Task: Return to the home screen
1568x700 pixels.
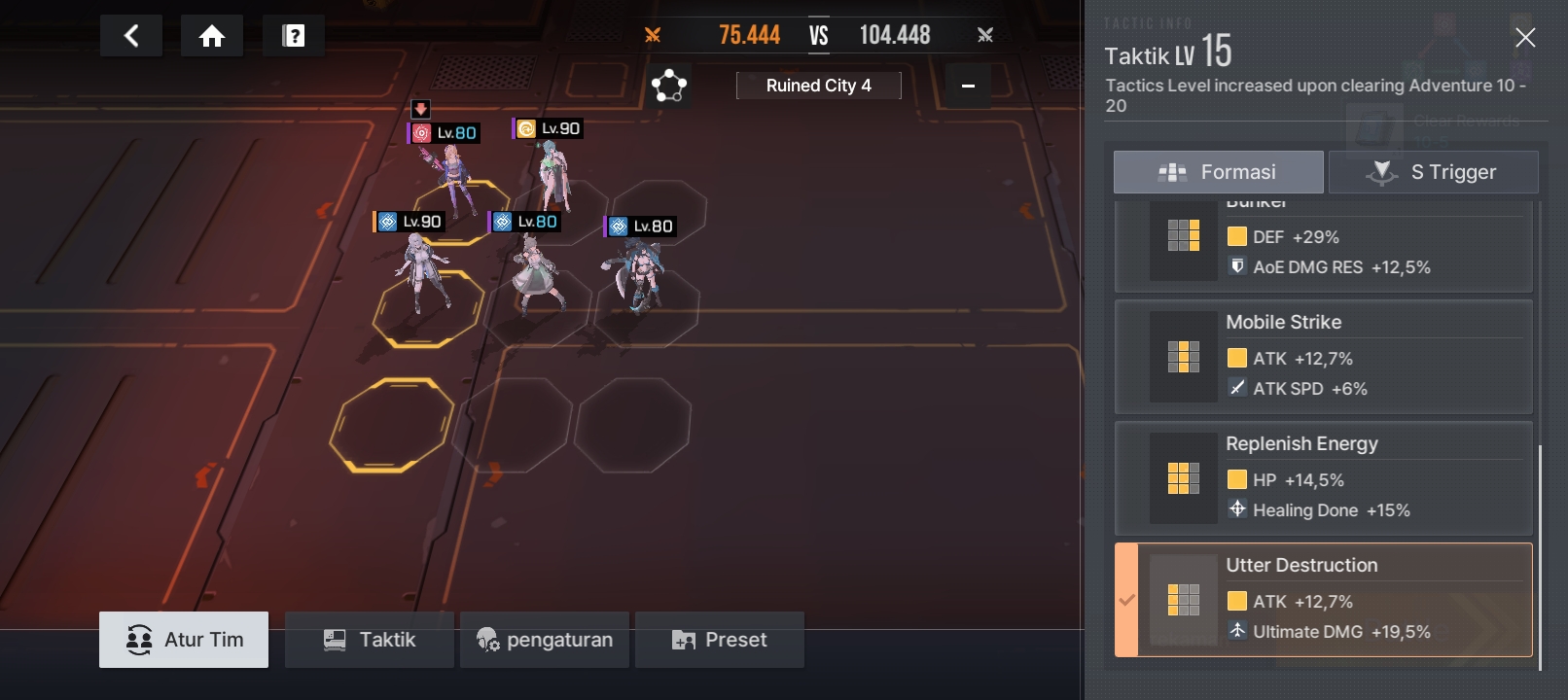Action: point(212,36)
